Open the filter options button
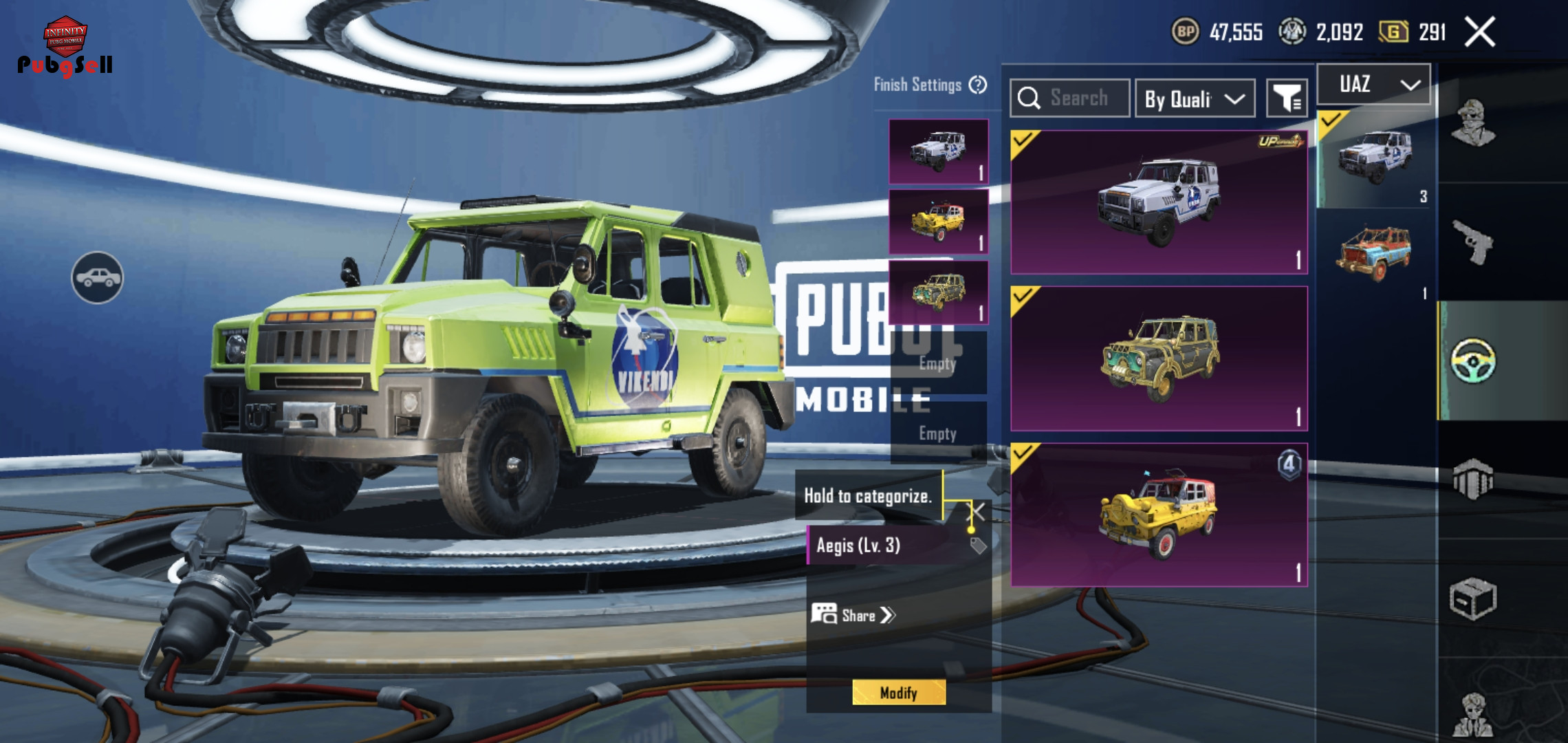The image size is (1568, 743). pyautogui.click(x=1286, y=99)
